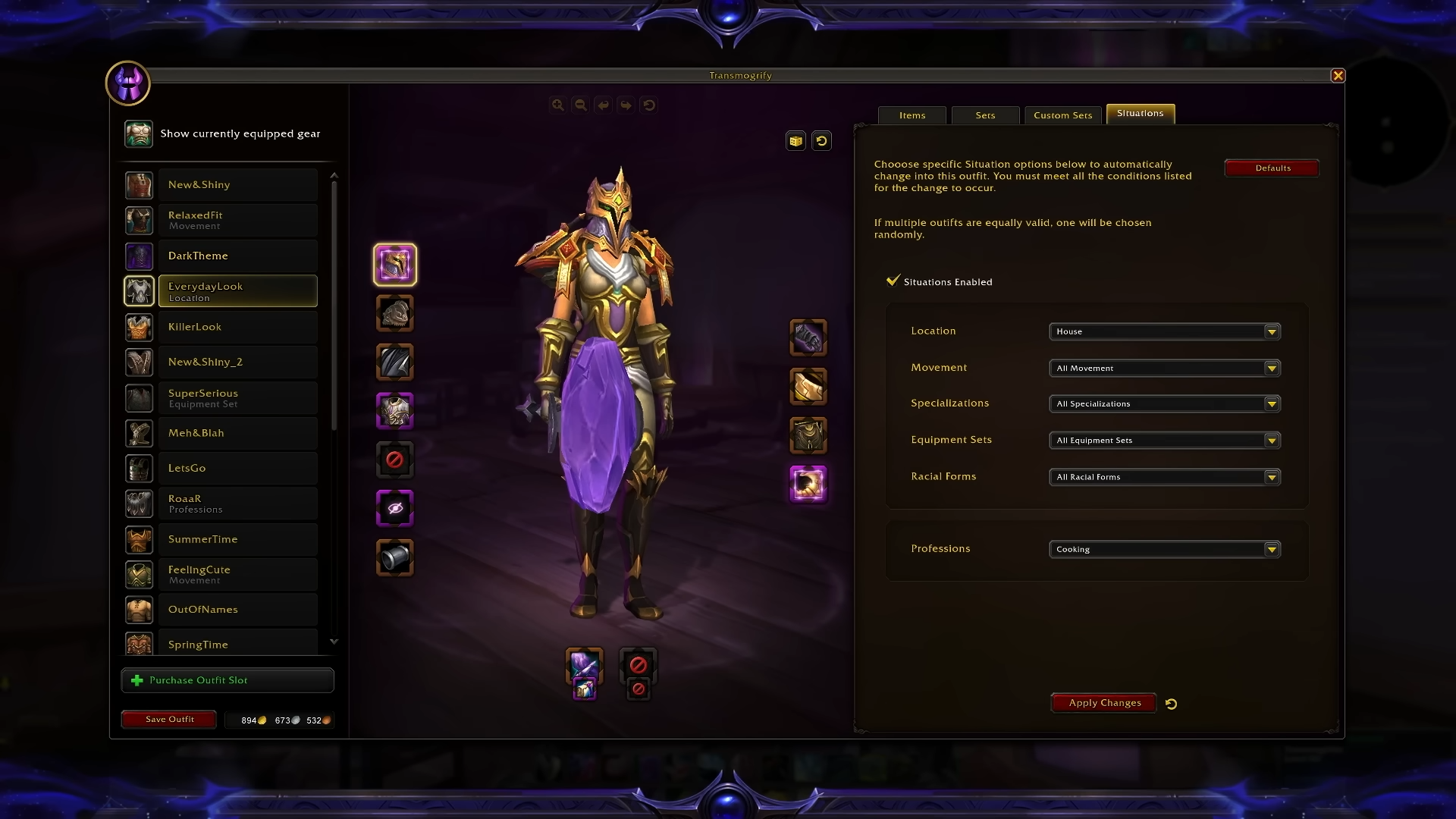Select the chest armor transmog slot
The image size is (1456, 819).
(x=394, y=411)
